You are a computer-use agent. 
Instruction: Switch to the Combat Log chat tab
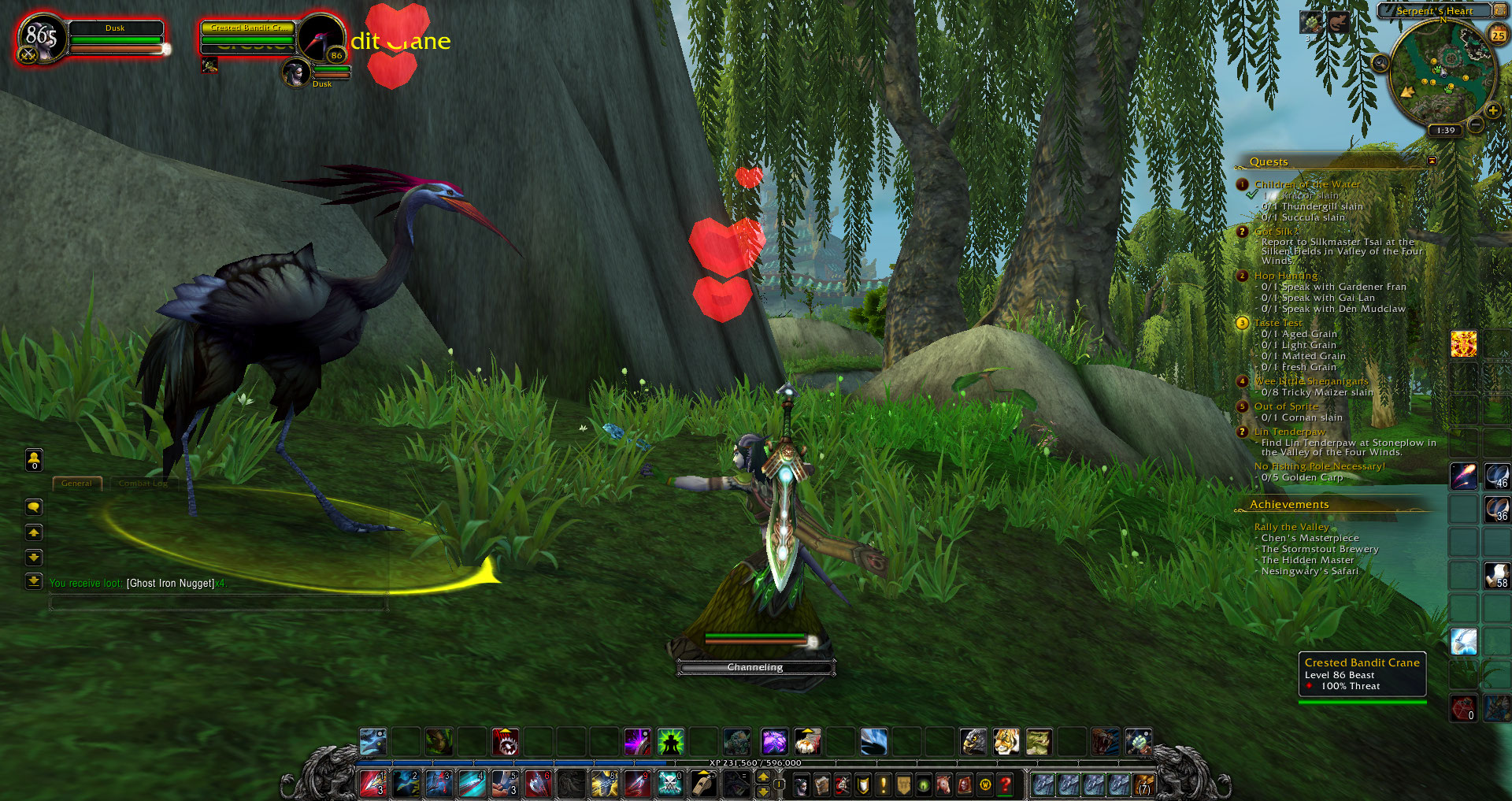(x=143, y=484)
